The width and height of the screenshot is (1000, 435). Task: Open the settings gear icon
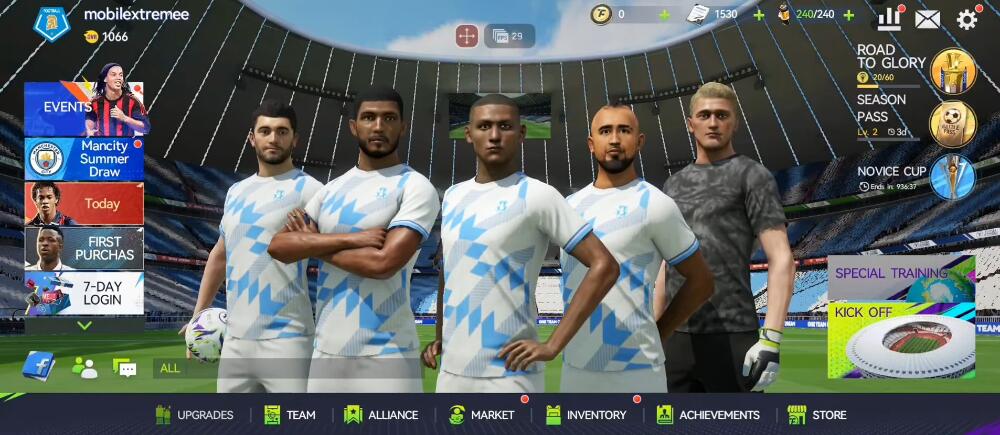coord(967,19)
